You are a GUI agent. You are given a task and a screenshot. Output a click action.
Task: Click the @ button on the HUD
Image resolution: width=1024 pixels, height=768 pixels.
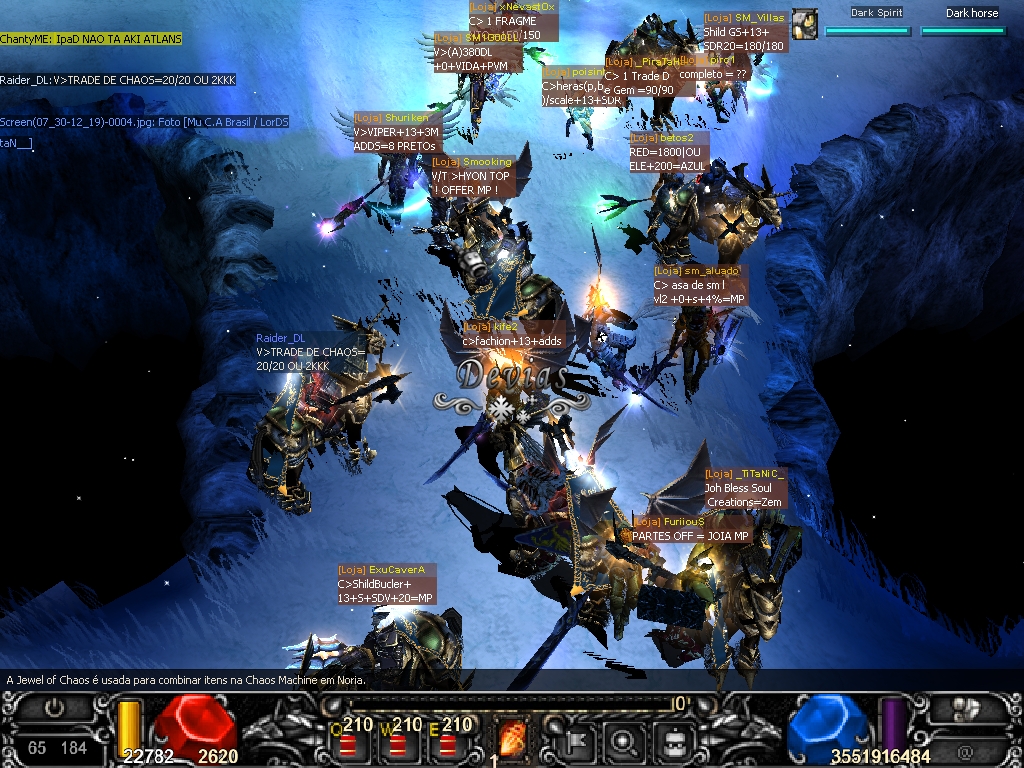[964, 751]
